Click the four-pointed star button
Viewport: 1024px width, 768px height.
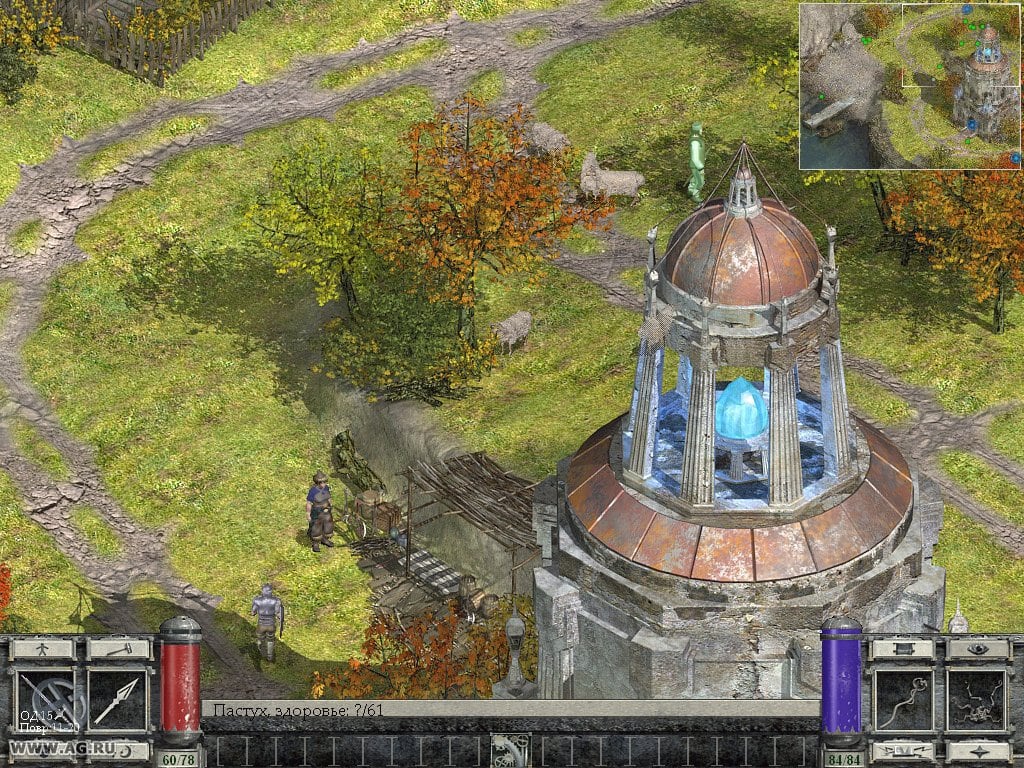tap(977, 750)
